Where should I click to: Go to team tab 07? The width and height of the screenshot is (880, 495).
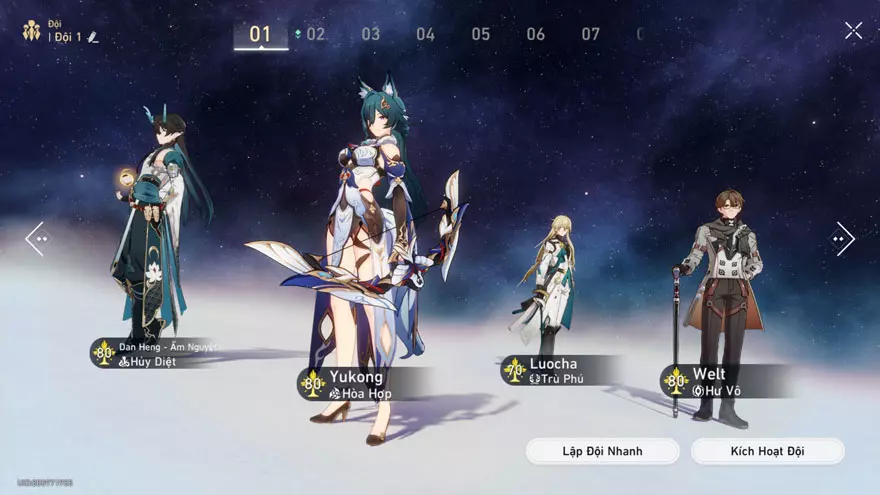(x=591, y=34)
